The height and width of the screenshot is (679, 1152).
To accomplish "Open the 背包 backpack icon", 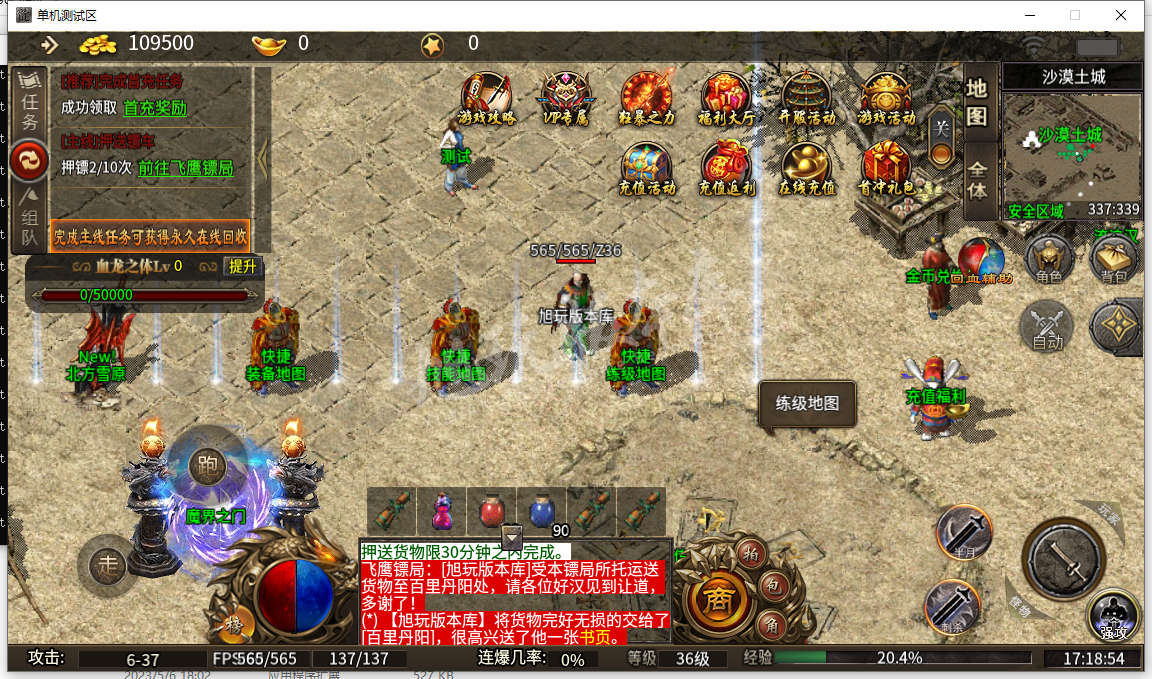I will point(1113,260).
